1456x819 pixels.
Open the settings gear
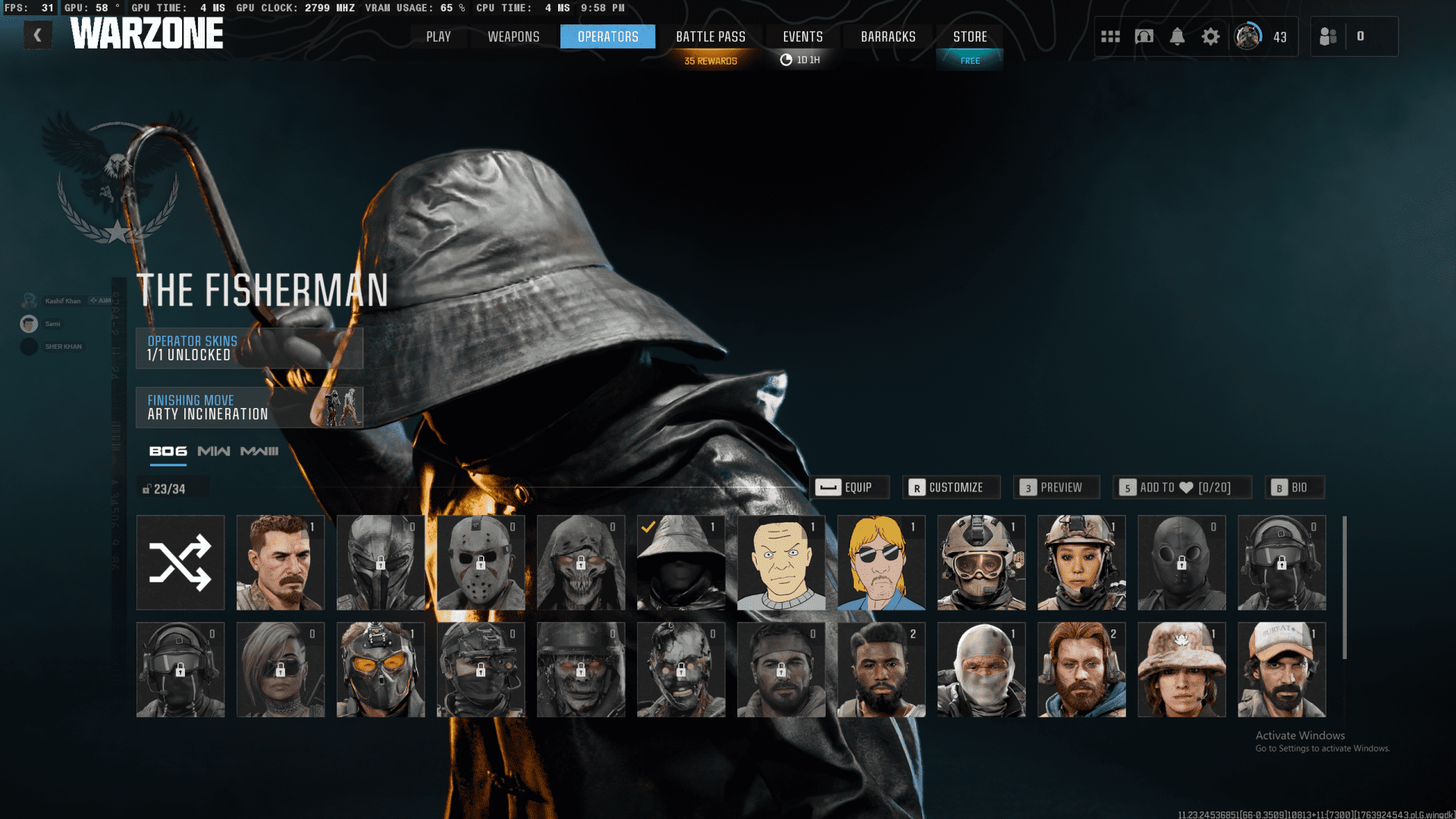point(1211,36)
